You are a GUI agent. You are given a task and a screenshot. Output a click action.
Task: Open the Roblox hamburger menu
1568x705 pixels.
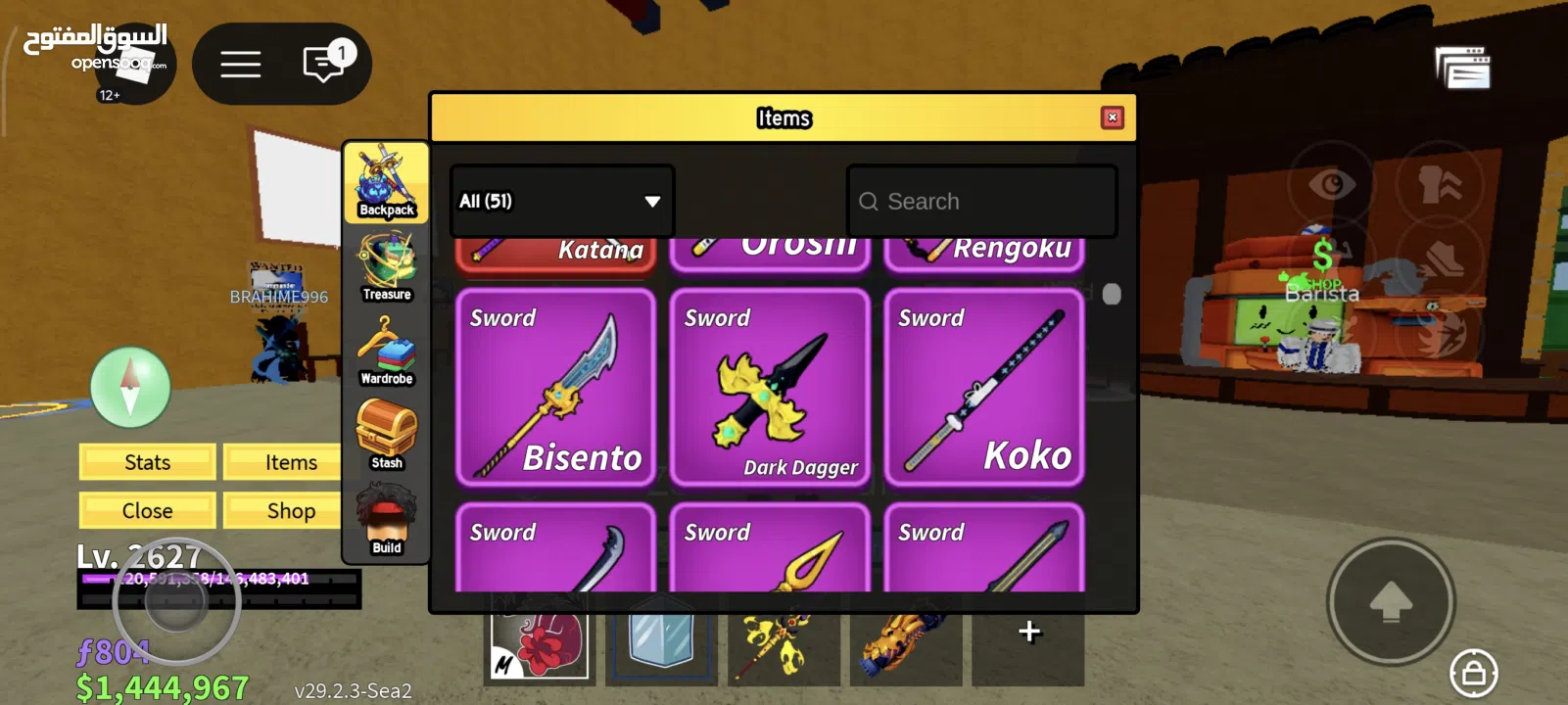coord(240,65)
